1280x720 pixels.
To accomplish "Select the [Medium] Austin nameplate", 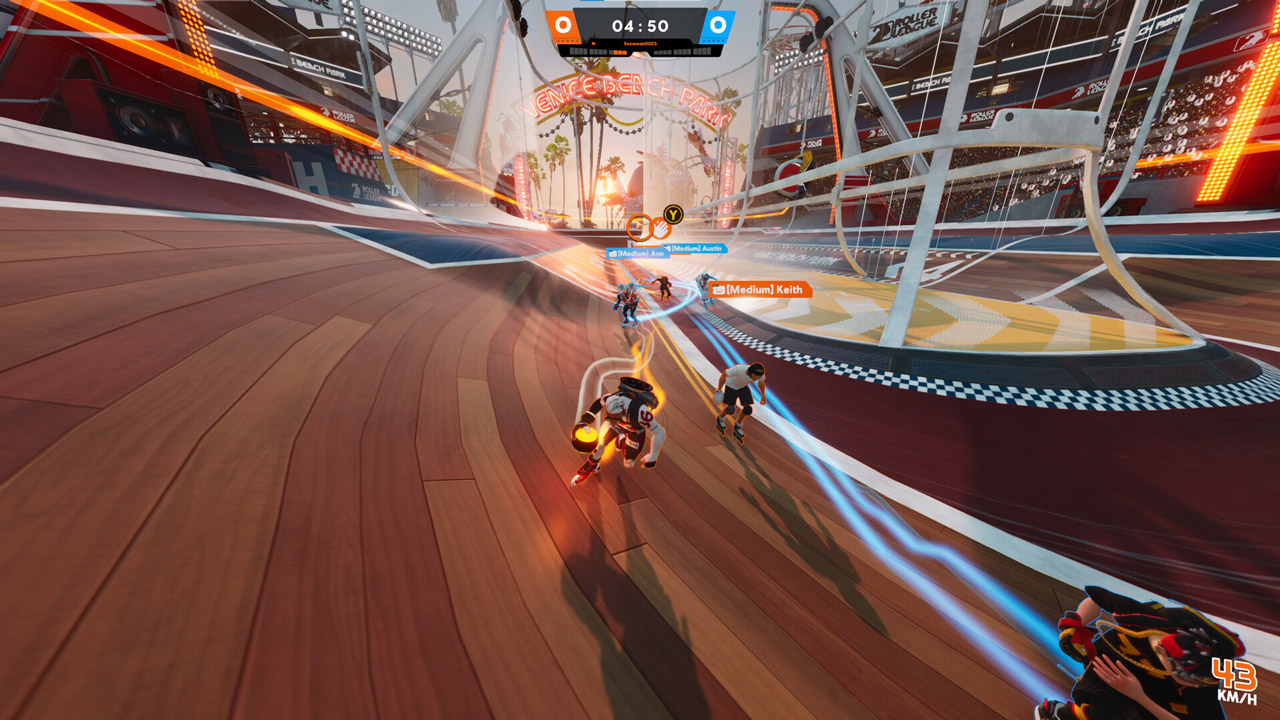I will click(x=696, y=248).
